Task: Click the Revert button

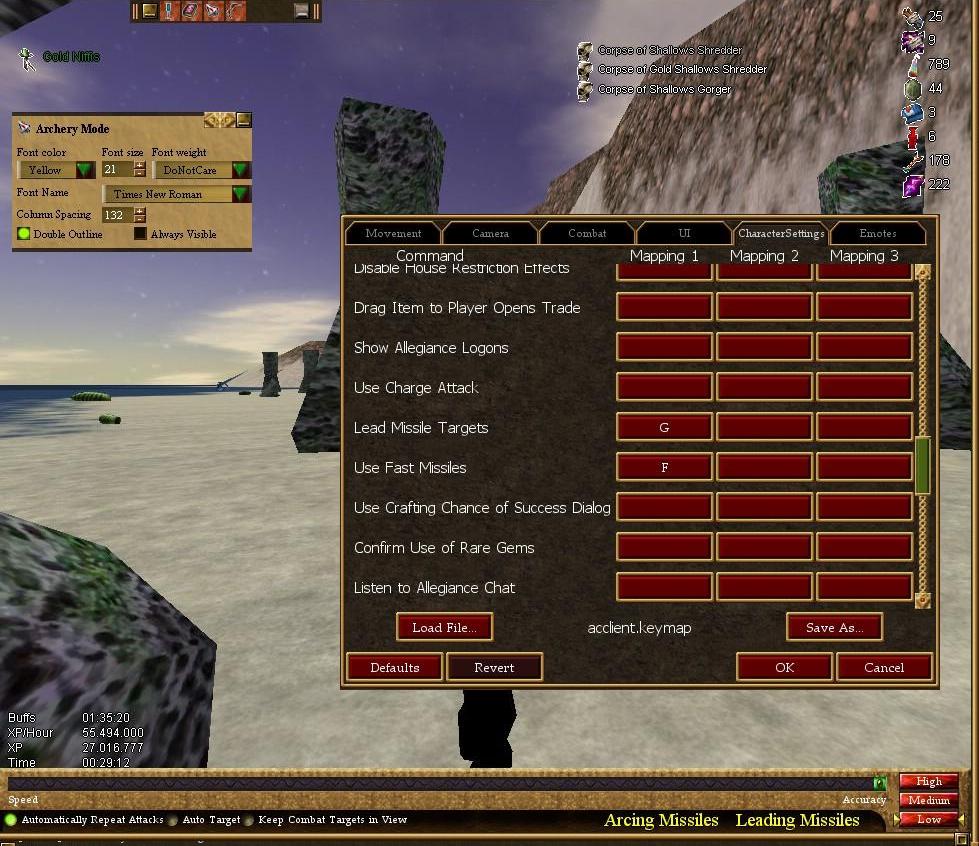Action: click(494, 667)
